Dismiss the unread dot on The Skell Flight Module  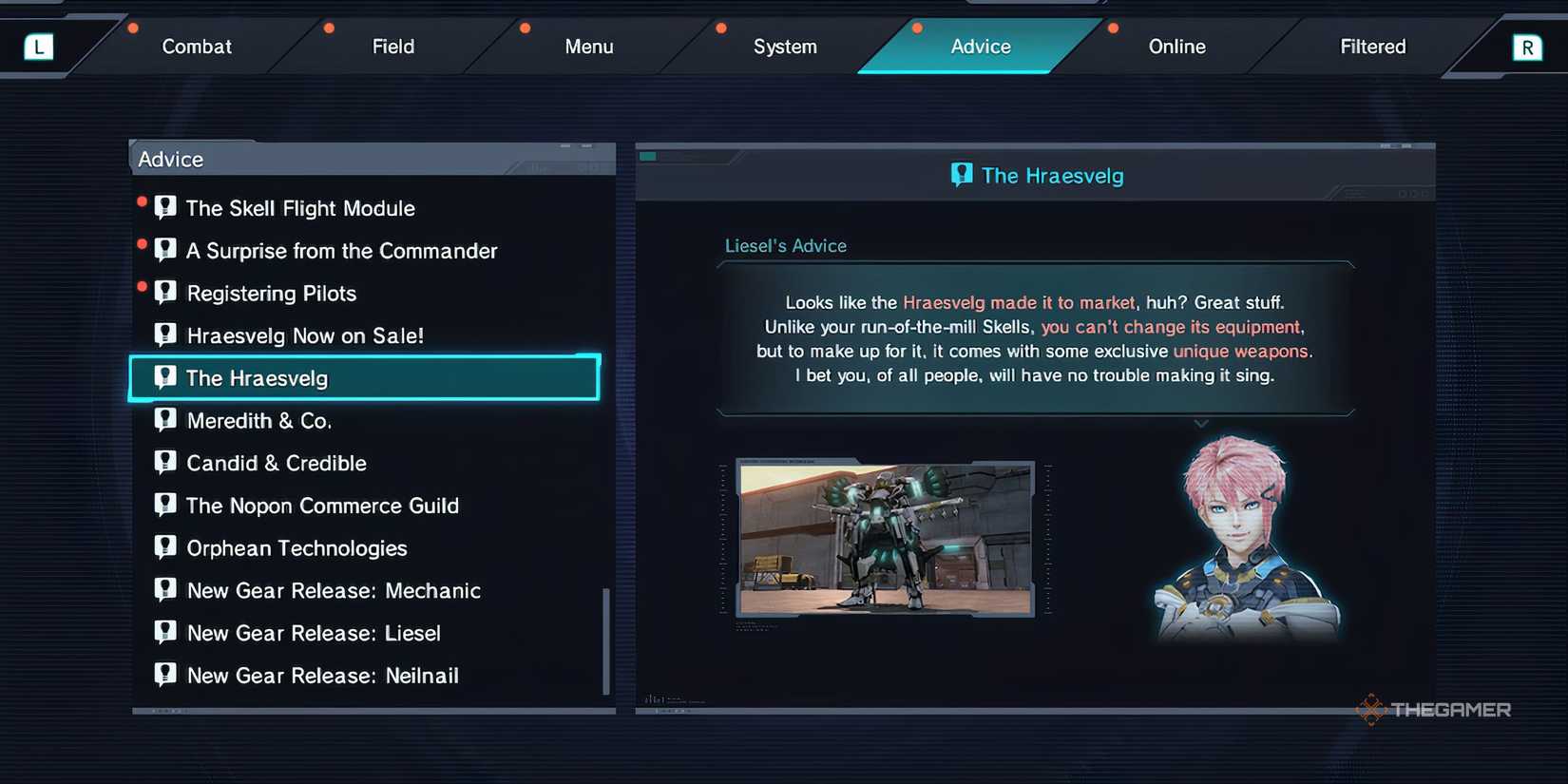[x=143, y=201]
